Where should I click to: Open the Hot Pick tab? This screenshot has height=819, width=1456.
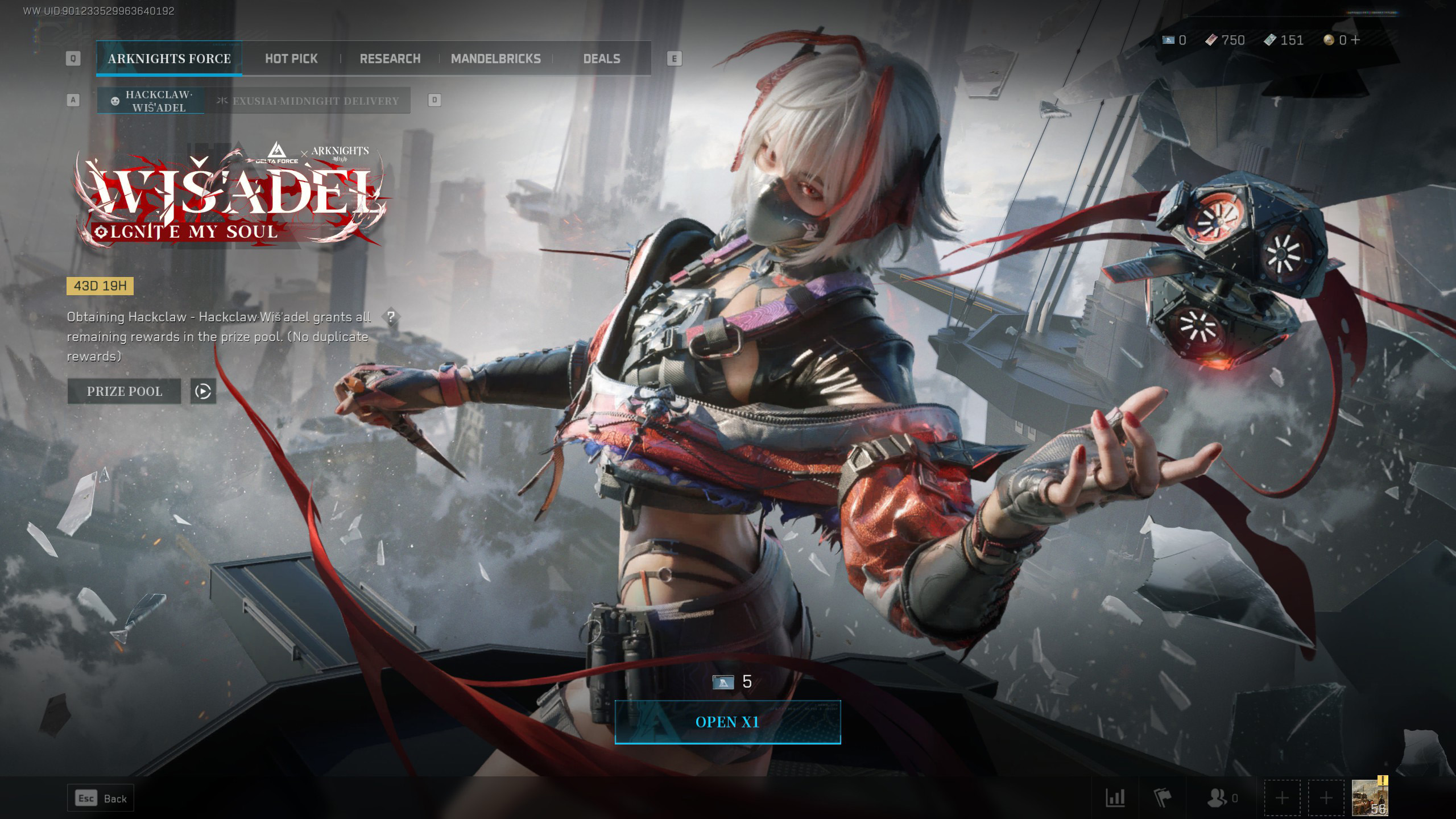click(x=291, y=59)
